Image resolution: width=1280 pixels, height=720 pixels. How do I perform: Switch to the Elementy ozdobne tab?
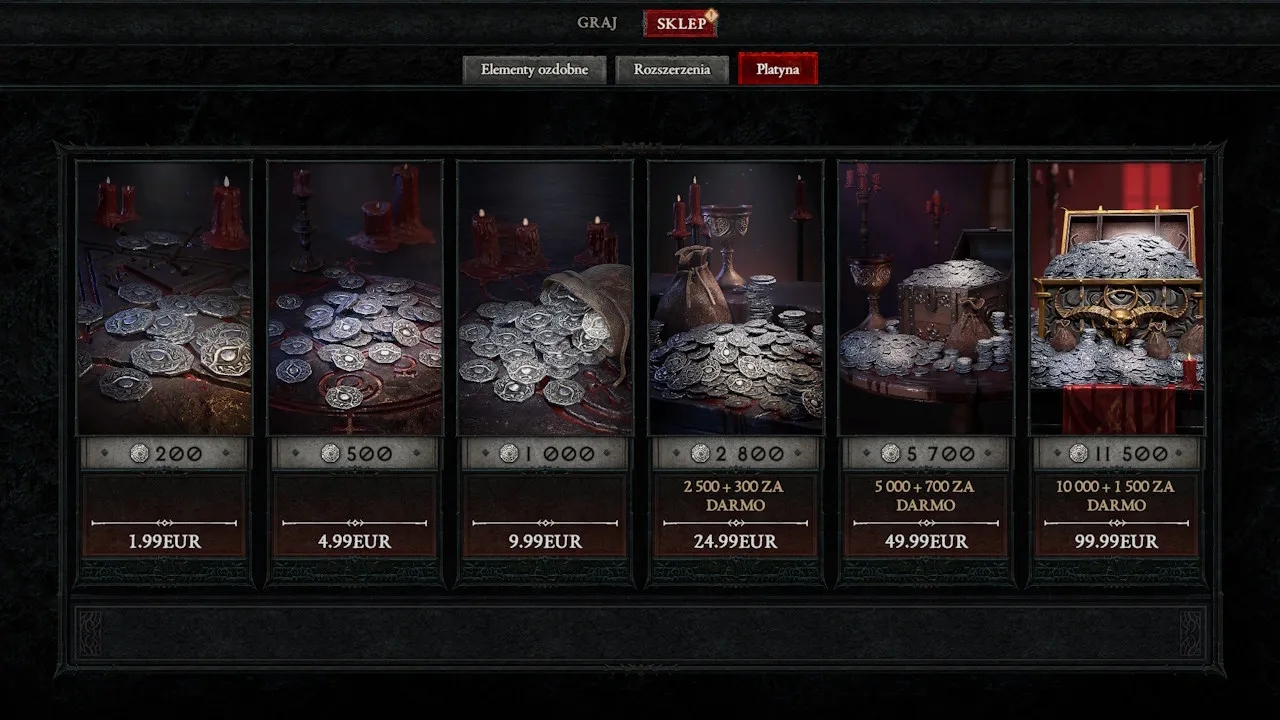pos(535,69)
